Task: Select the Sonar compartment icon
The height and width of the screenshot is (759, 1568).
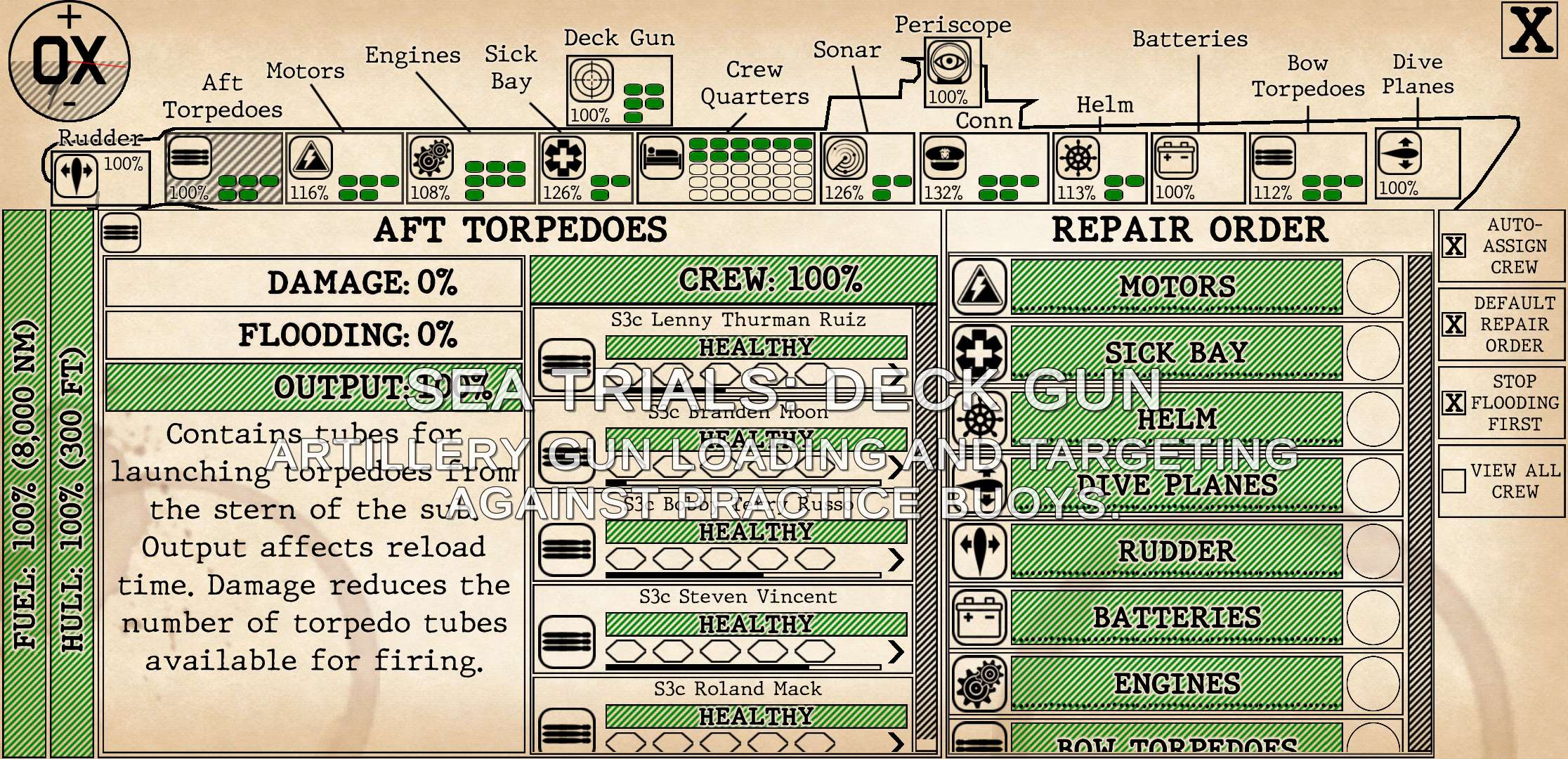Action: click(x=845, y=157)
